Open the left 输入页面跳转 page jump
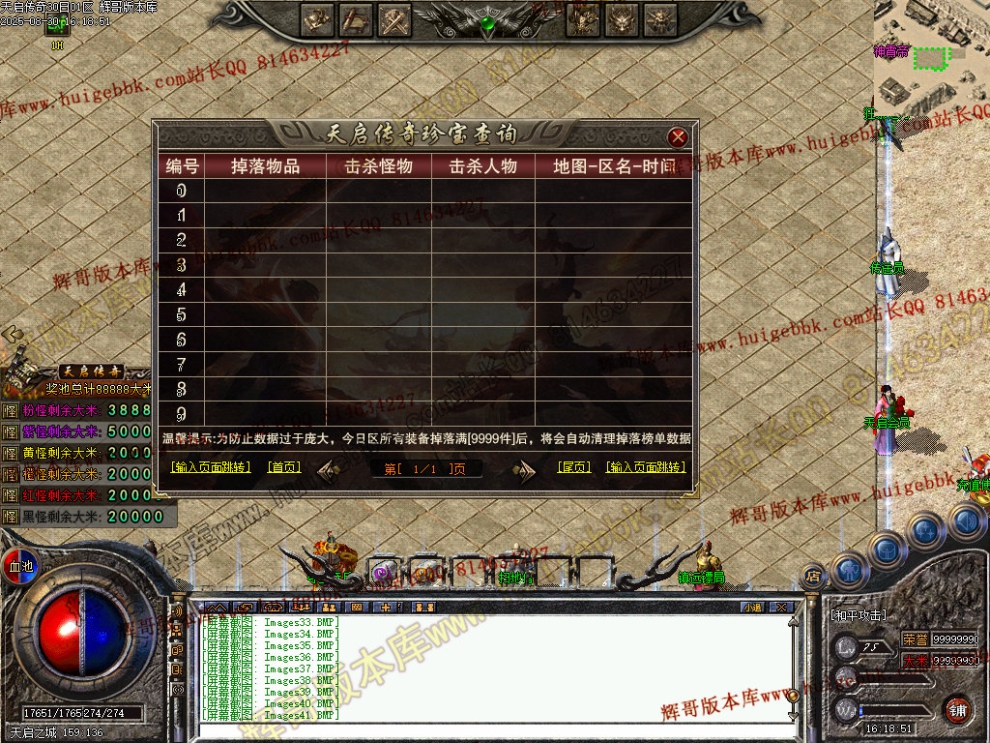Screen dimensions: 990x743 (210, 467)
